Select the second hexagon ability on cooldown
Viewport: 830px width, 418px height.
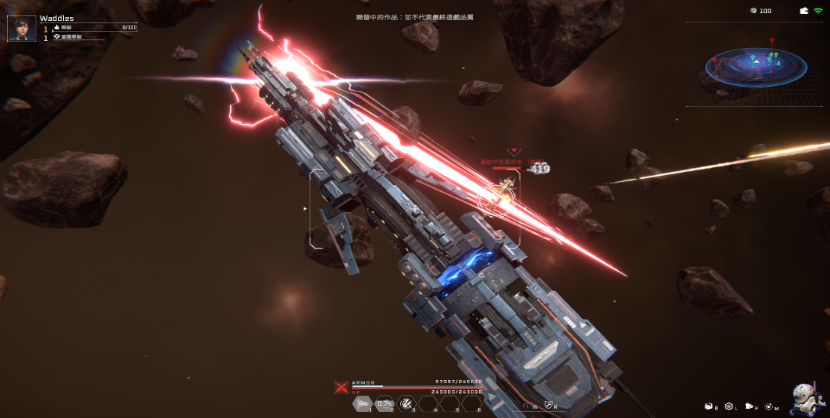[385, 404]
